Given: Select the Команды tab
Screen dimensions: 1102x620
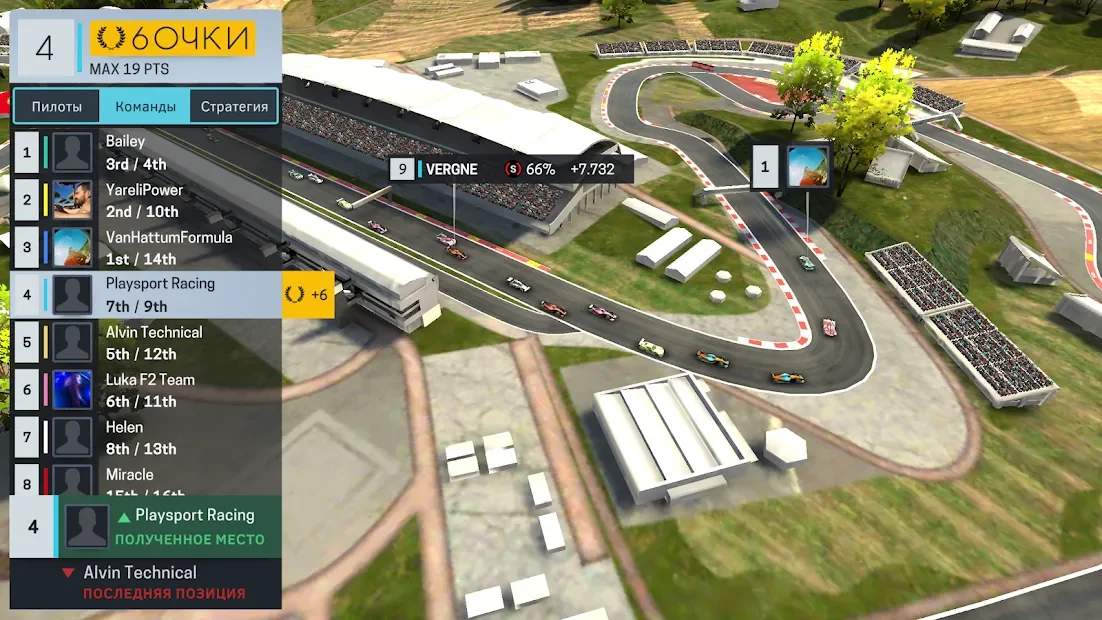Looking at the screenshot, I should (x=145, y=106).
